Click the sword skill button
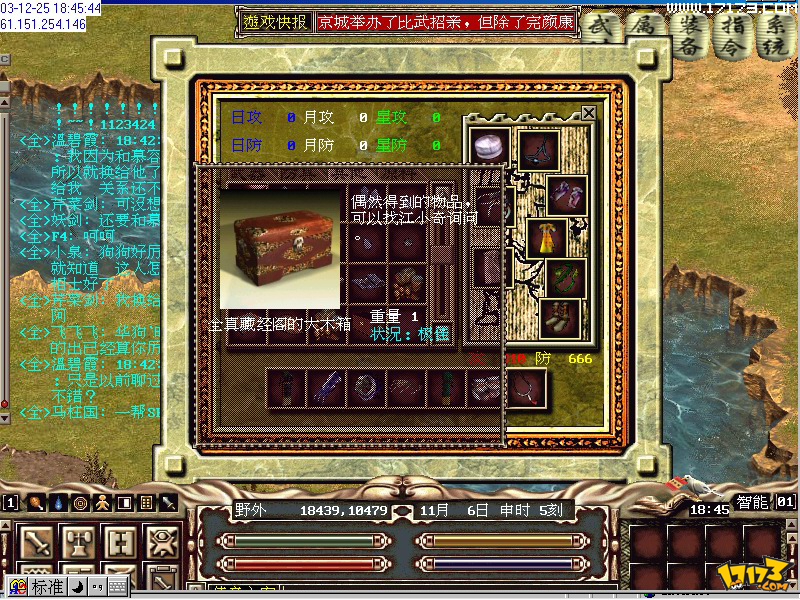The height and width of the screenshot is (600, 800). (38, 543)
